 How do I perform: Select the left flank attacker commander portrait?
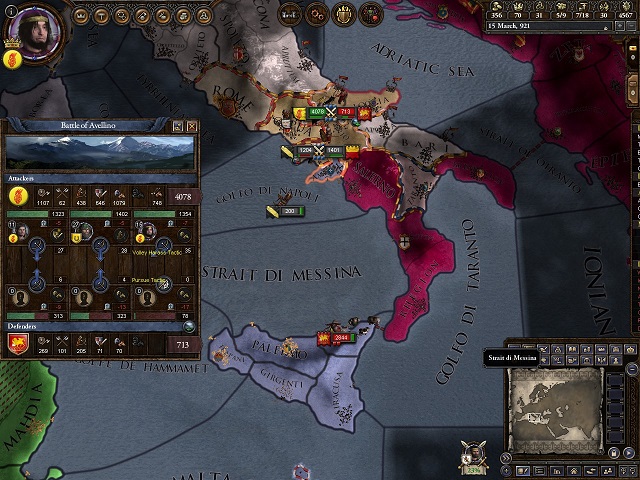pos(21,231)
